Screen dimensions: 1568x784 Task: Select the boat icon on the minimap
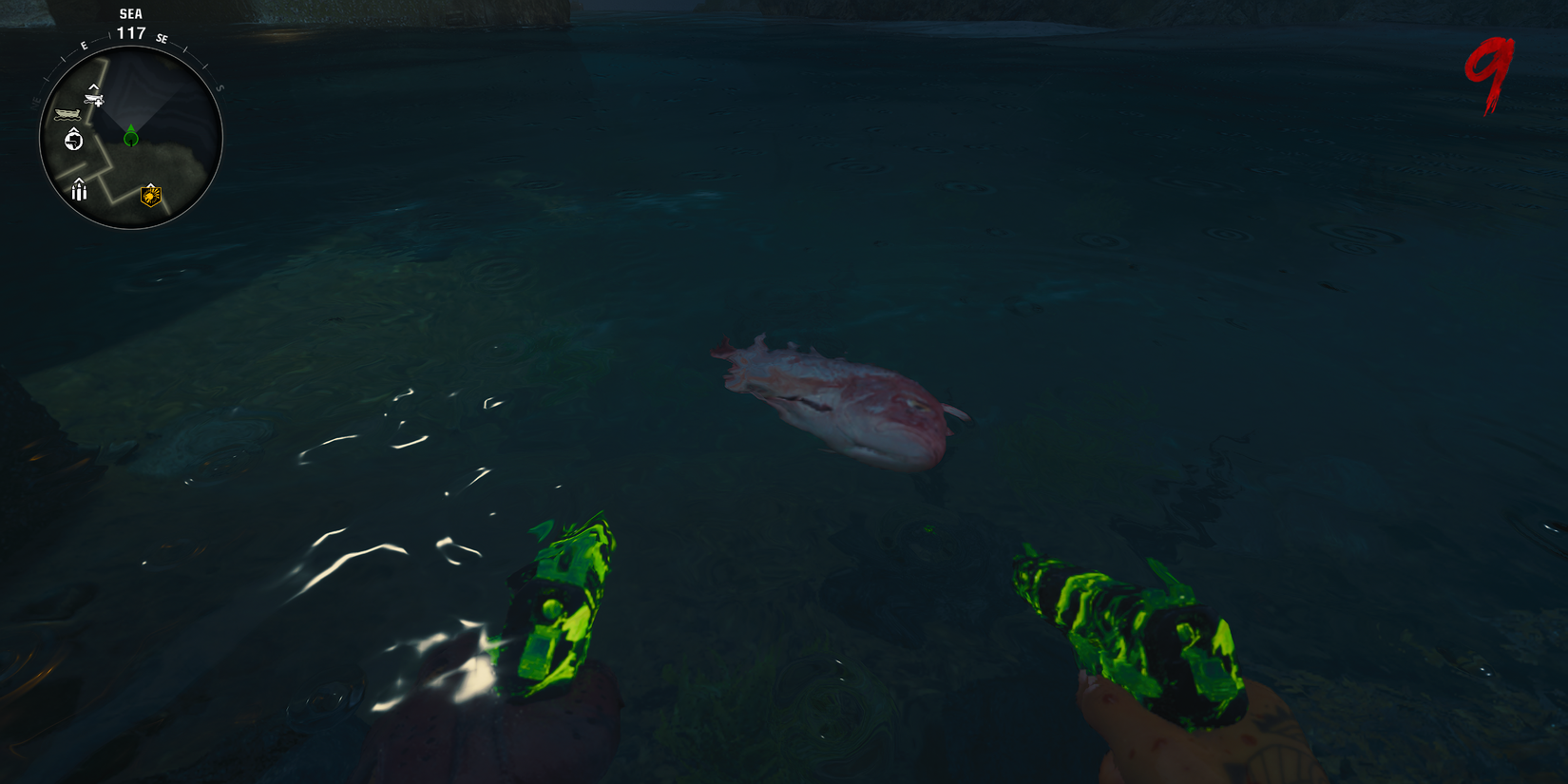click(67, 113)
